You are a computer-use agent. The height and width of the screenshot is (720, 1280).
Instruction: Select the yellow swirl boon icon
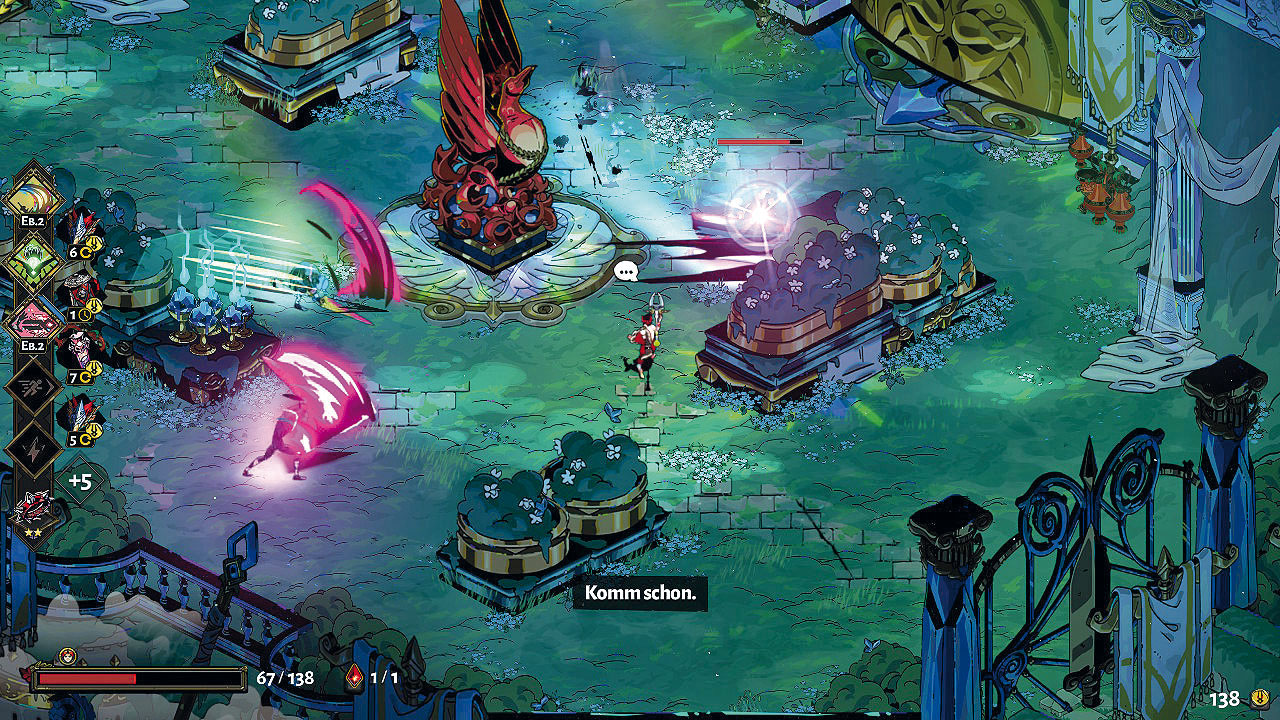[33, 199]
